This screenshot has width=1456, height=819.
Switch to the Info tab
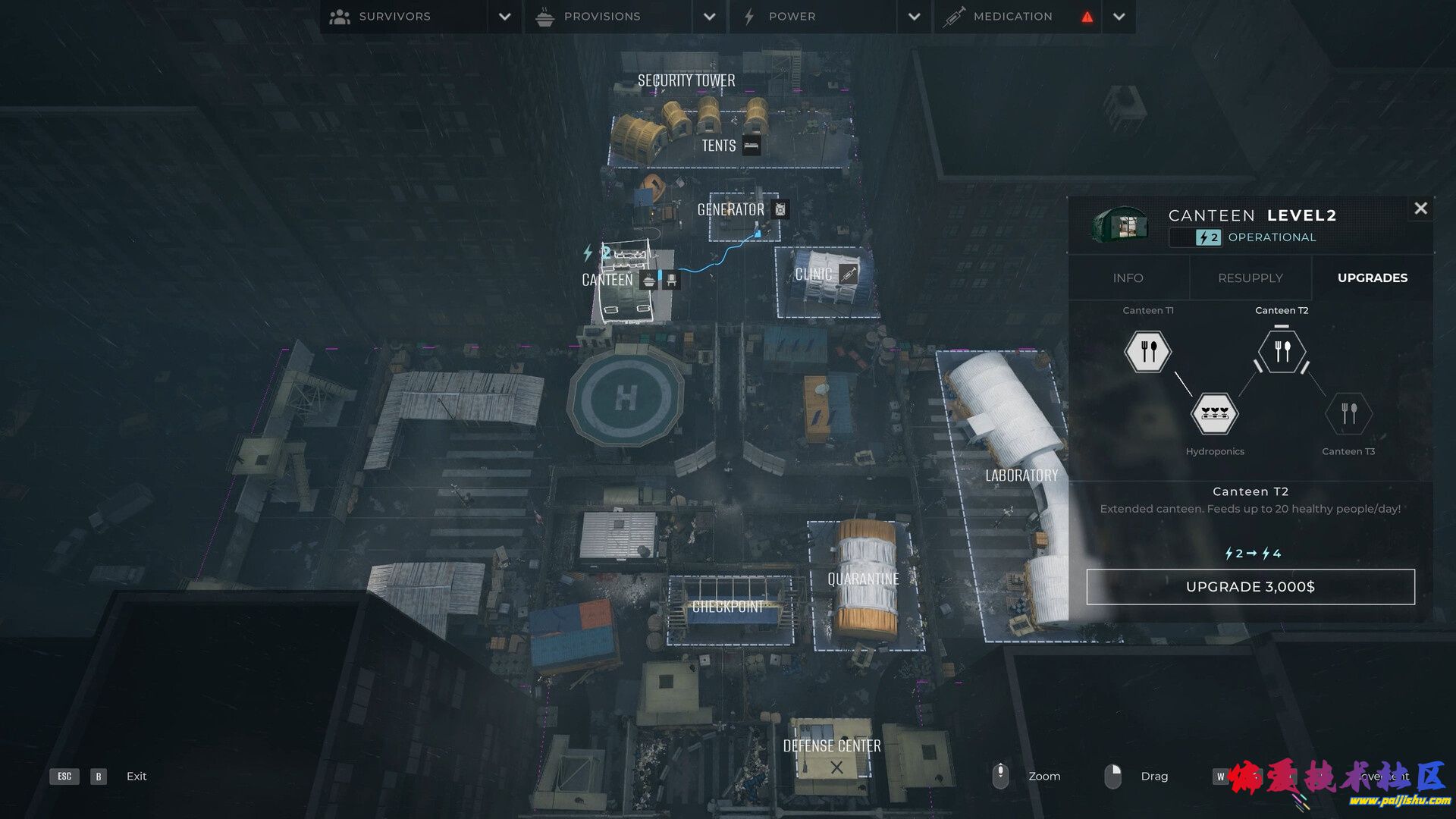tap(1128, 278)
